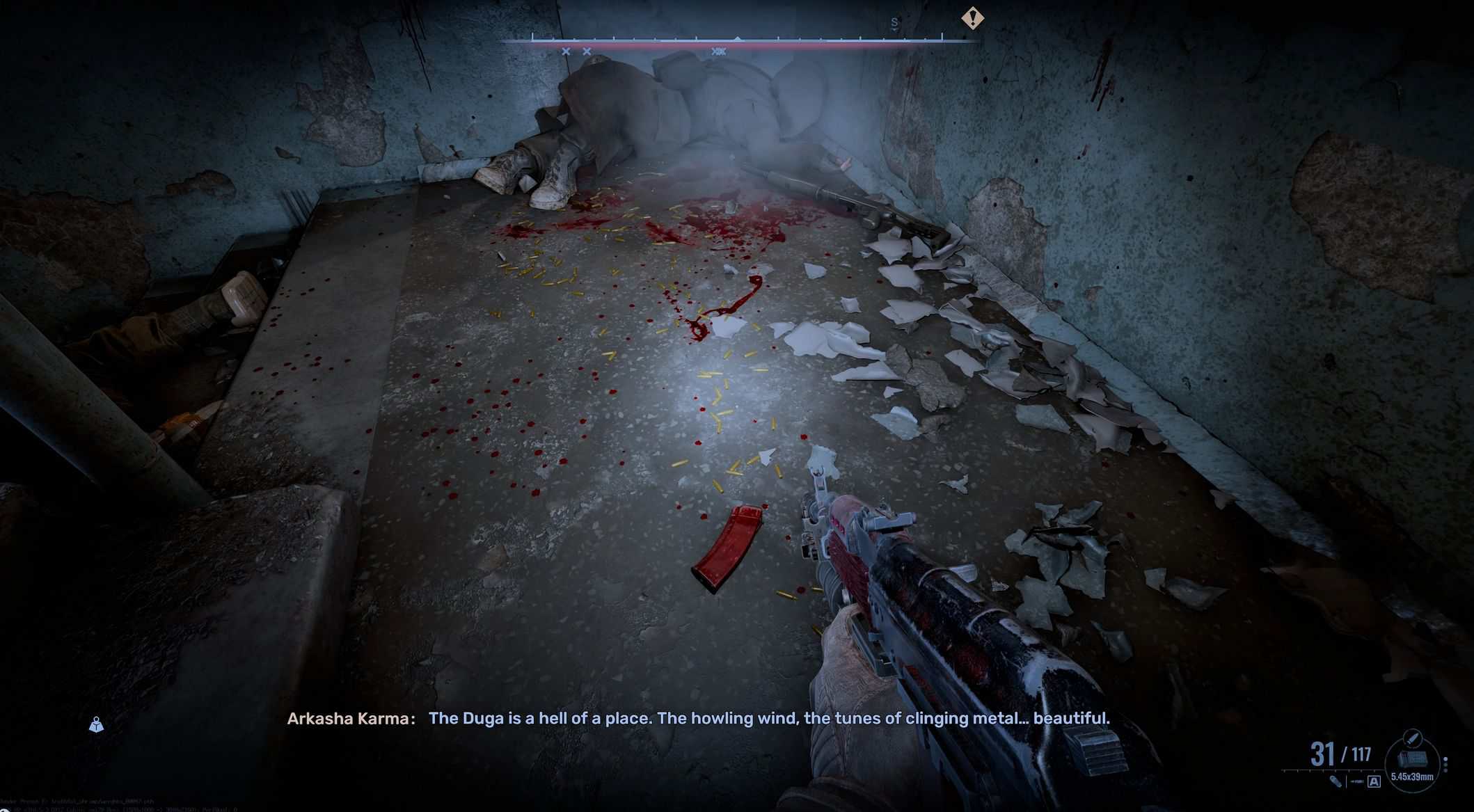Toggle the automatic fire mode 'A' indicator
Screen dimensions: 1474x812
(x=1374, y=781)
